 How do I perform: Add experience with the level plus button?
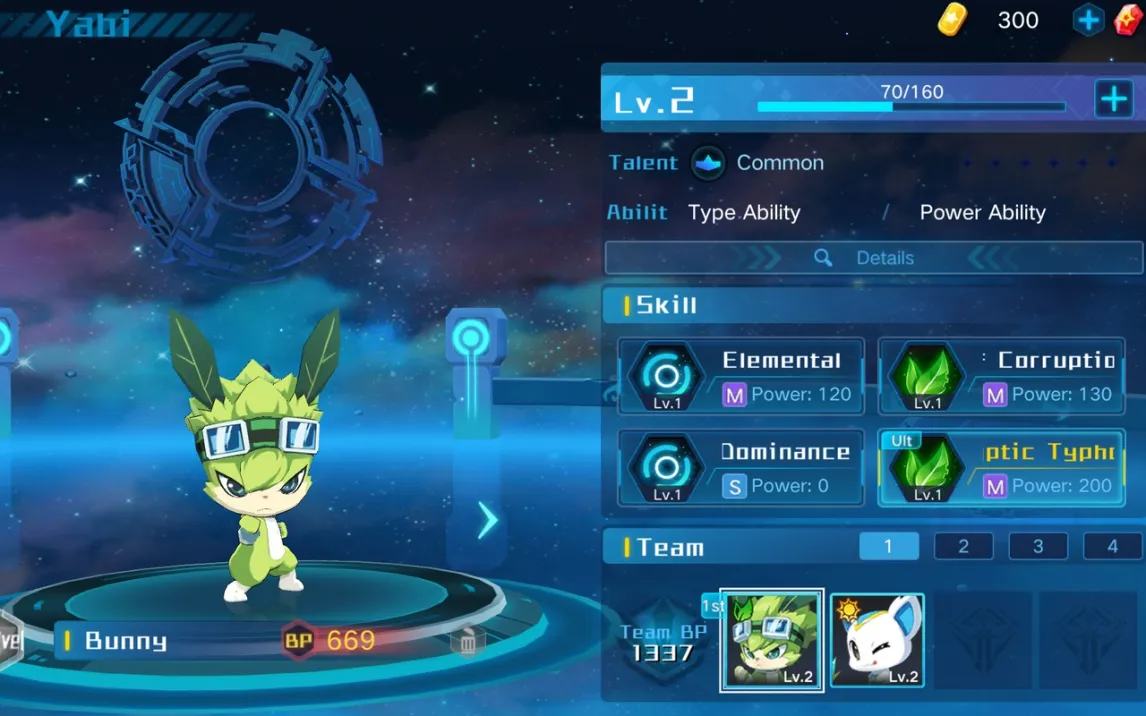point(1113,100)
